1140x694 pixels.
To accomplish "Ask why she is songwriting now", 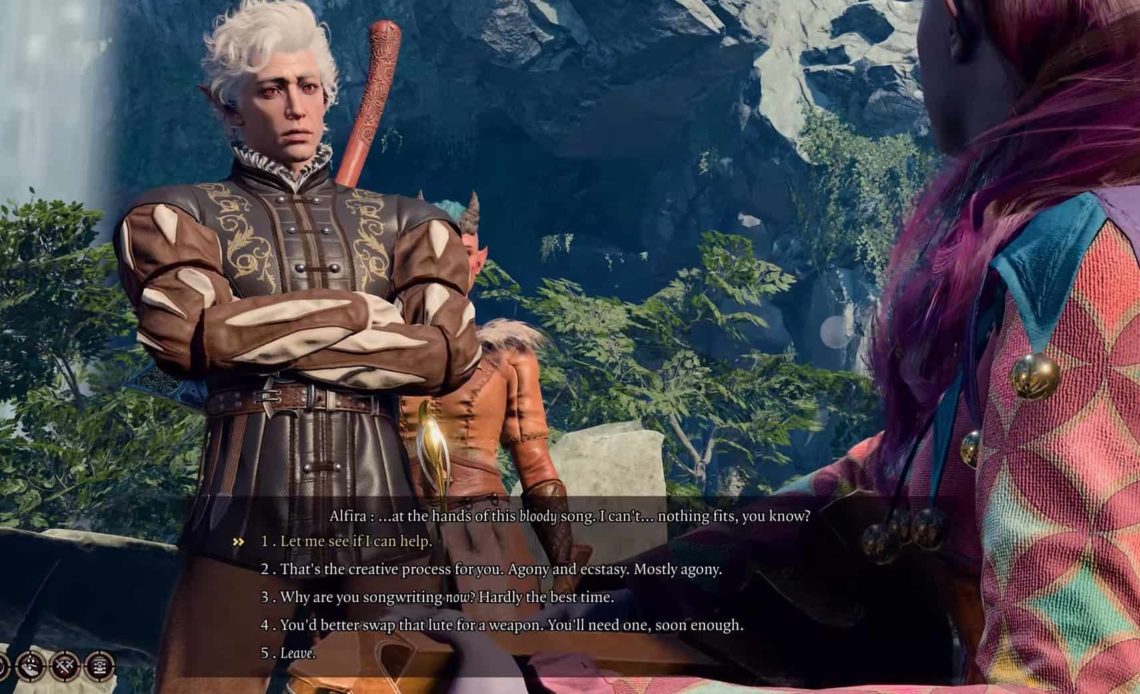I will (x=445, y=597).
